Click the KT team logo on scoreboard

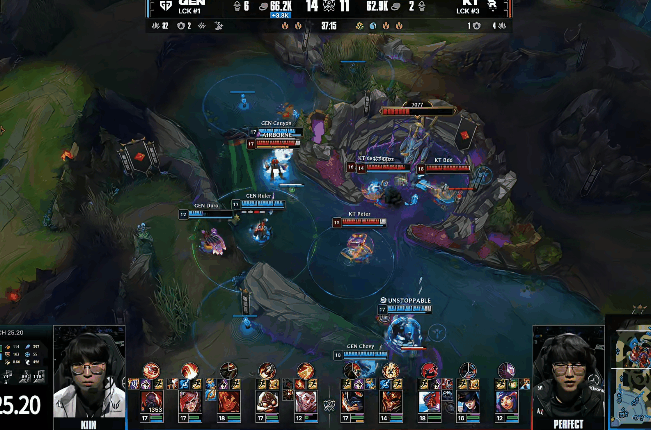pyautogui.click(x=493, y=7)
